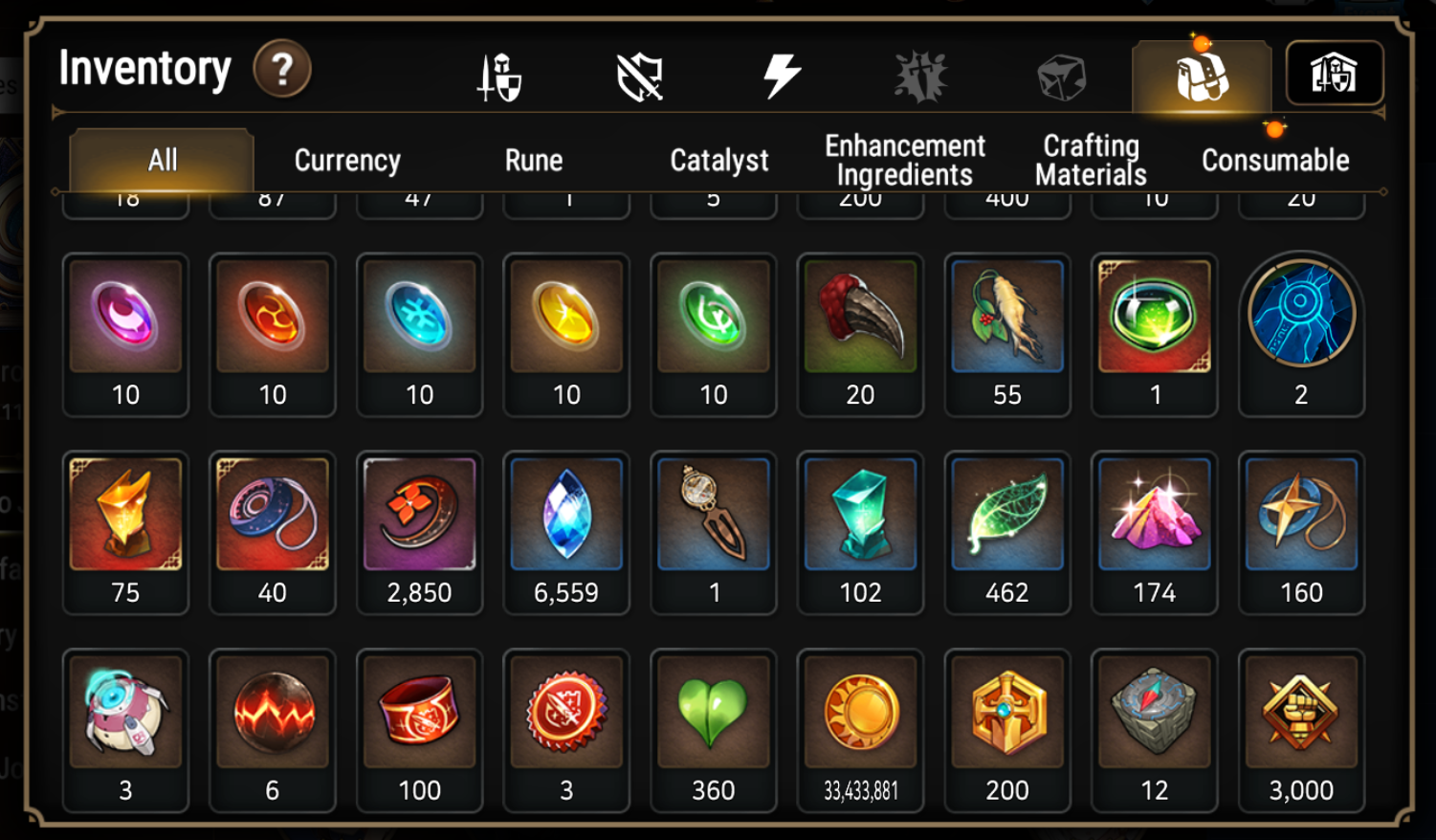Viewport: 1436px width, 840px height.
Task: Open the Crafting Materials tab
Action: click(1089, 159)
